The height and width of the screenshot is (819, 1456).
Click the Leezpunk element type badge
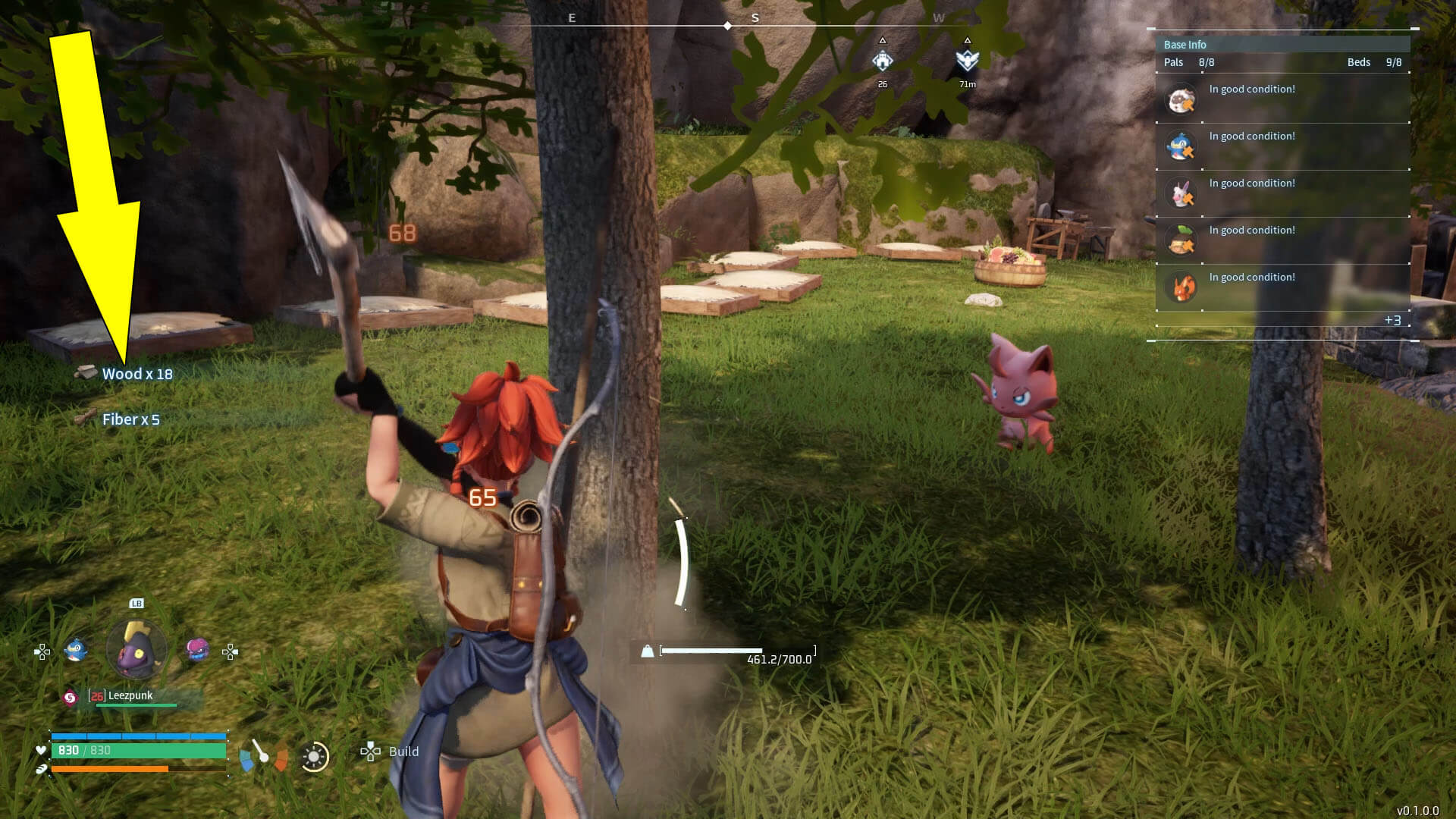(70, 697)
